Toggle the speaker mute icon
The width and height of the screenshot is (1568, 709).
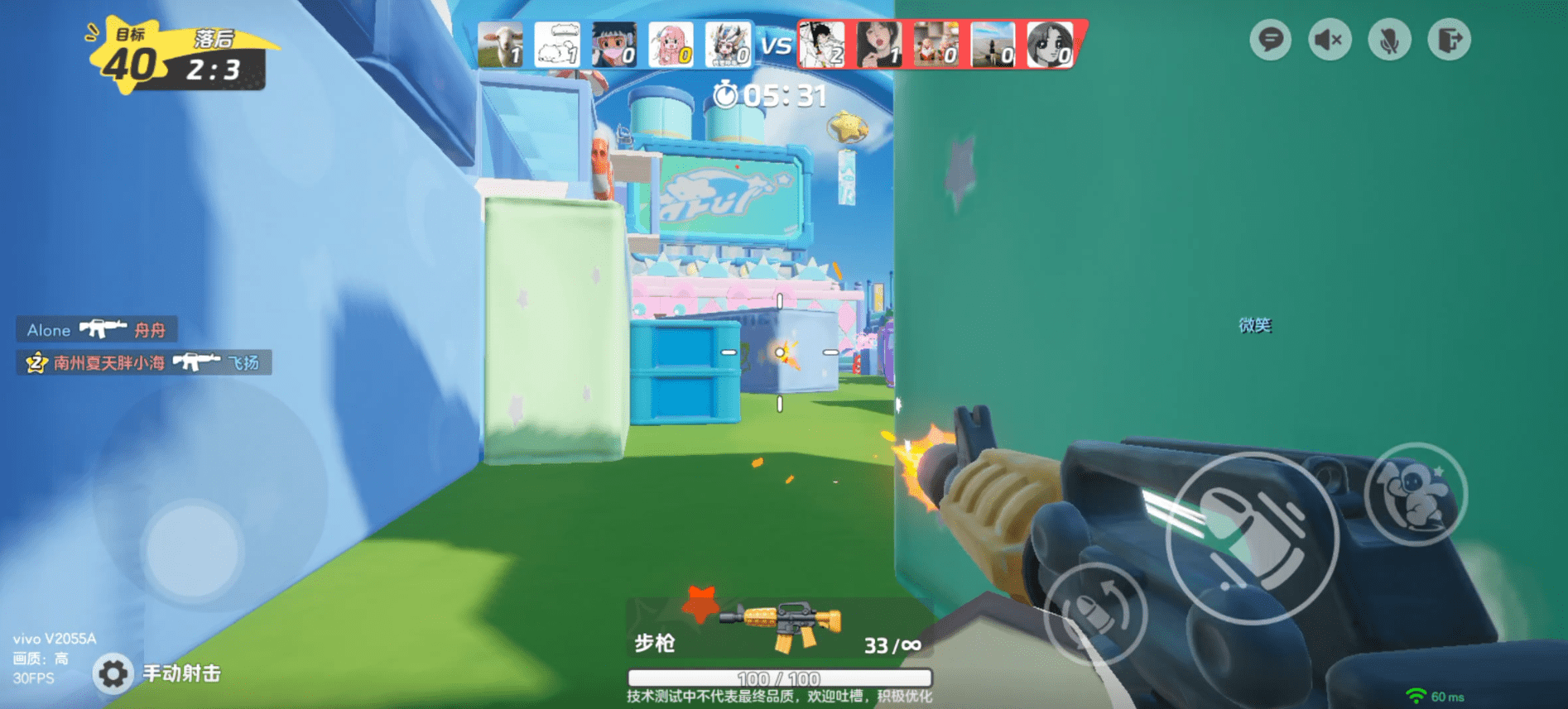(1330, 40)
